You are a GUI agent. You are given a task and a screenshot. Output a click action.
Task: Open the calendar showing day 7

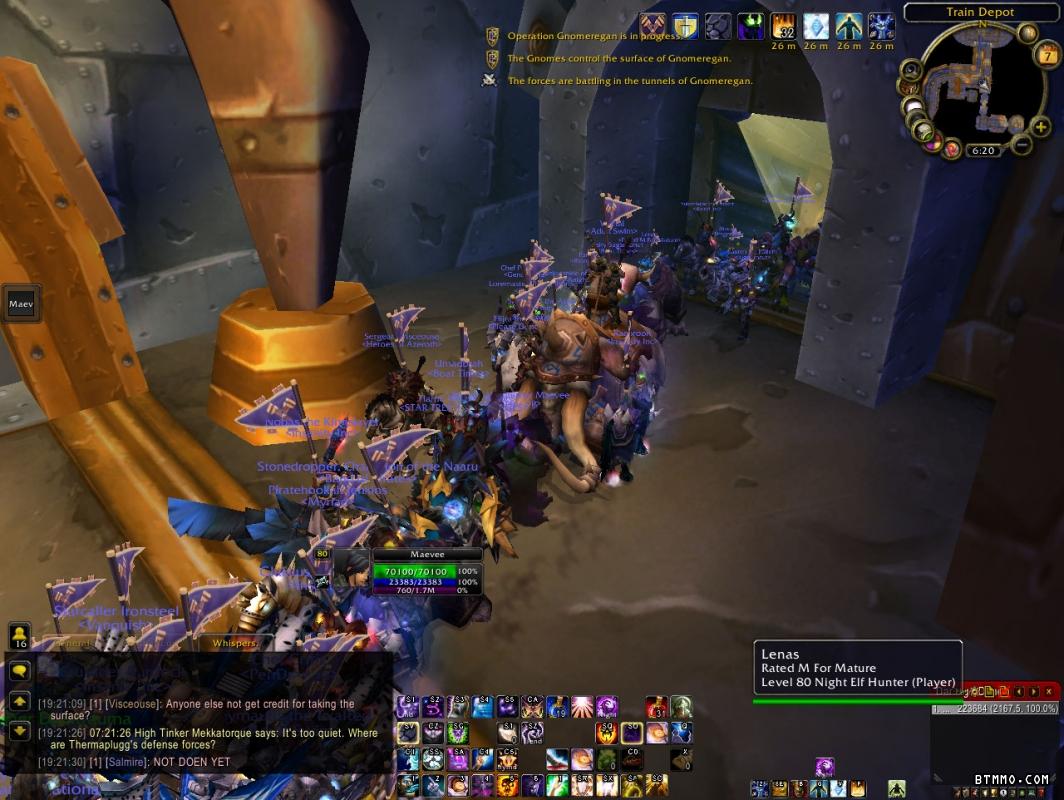point(1047,55)
